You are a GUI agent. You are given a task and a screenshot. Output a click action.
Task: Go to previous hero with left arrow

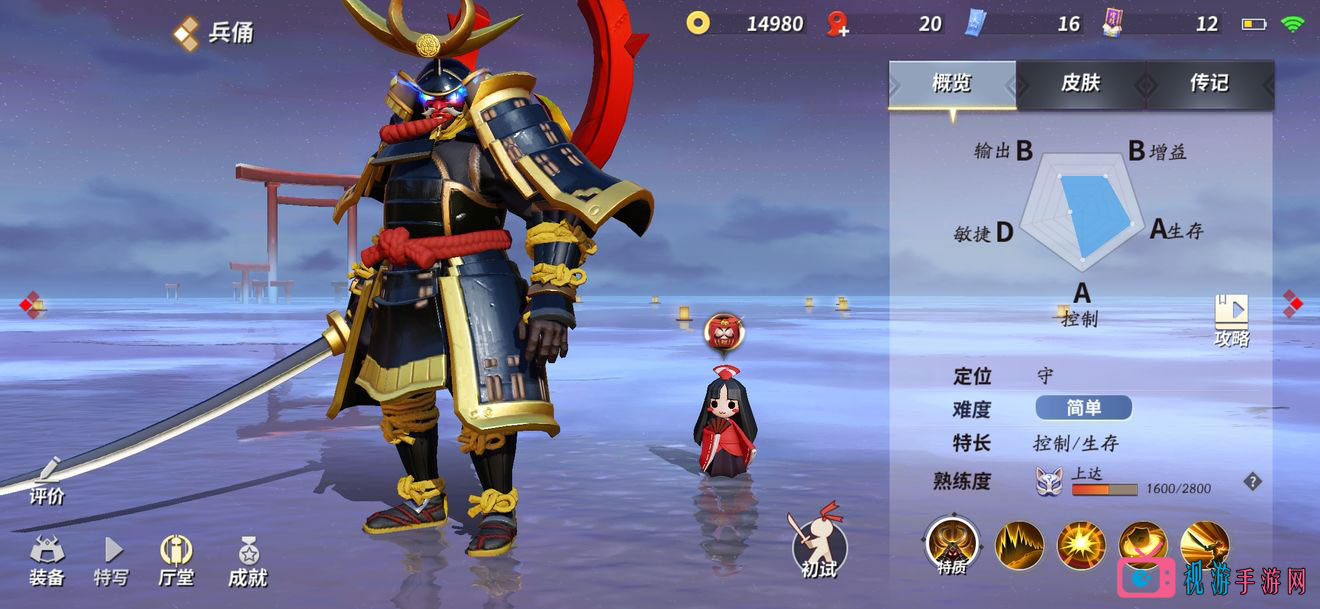click(31, 305)
